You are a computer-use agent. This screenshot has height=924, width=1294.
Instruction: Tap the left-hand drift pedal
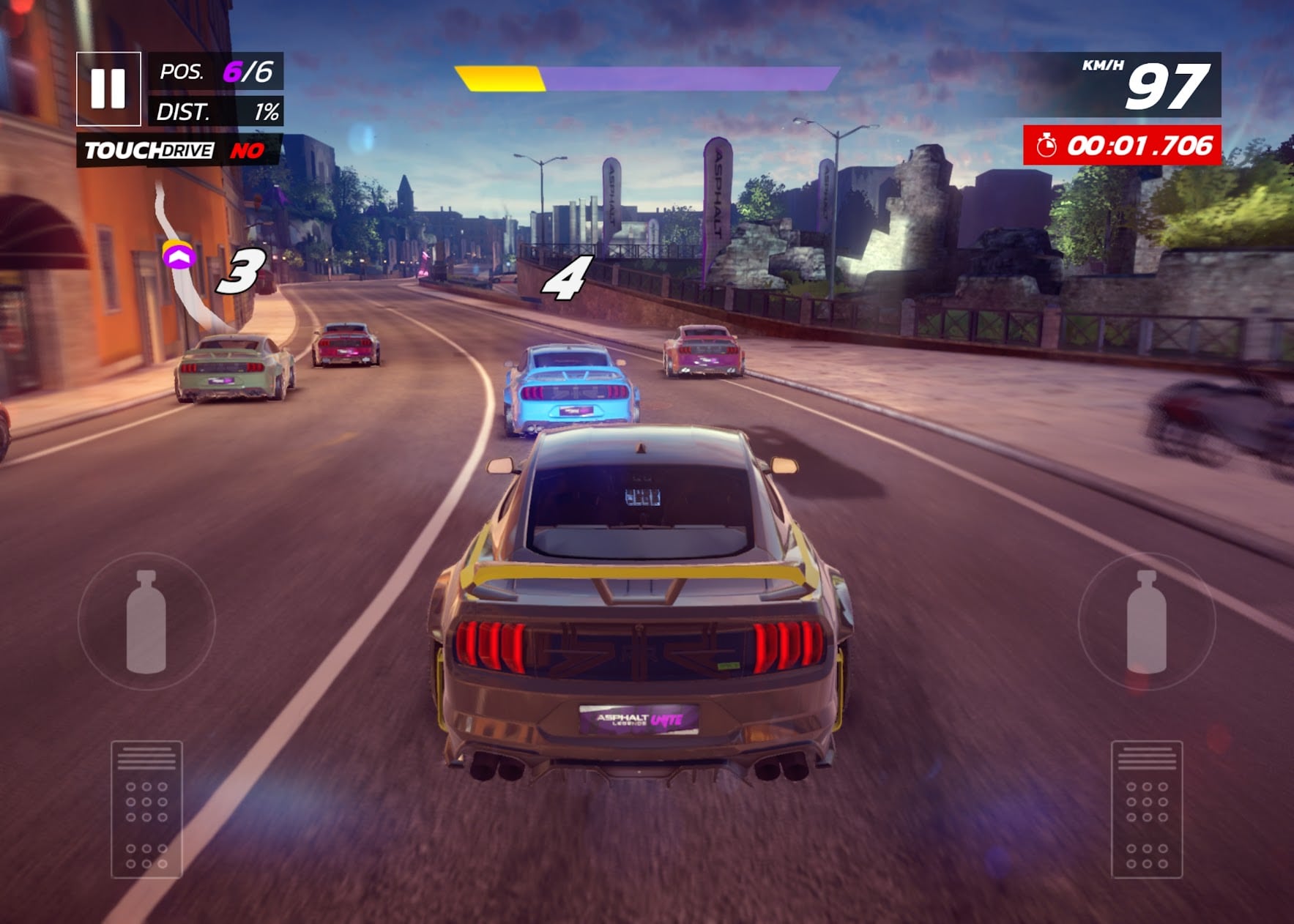(x=146, y=809)
